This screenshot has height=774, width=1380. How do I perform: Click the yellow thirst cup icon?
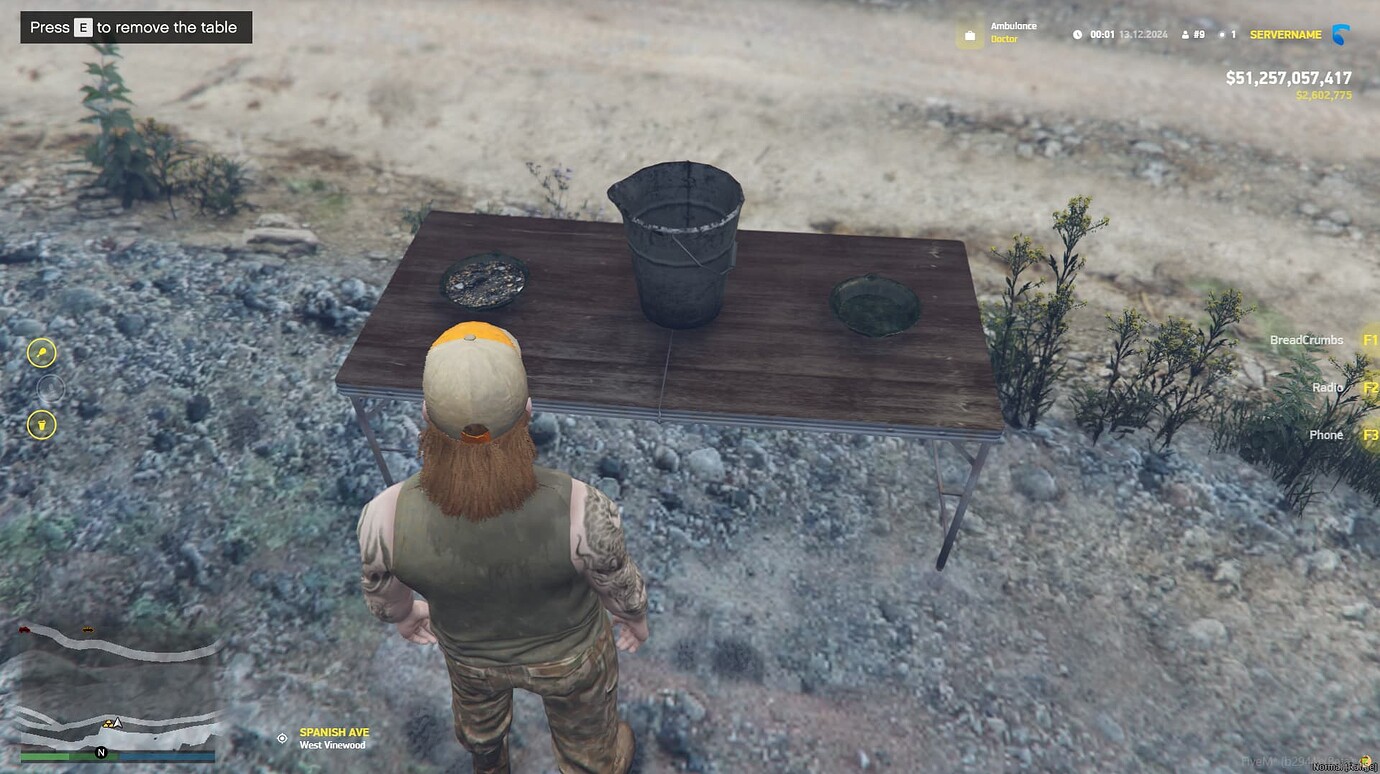[42, 425]
